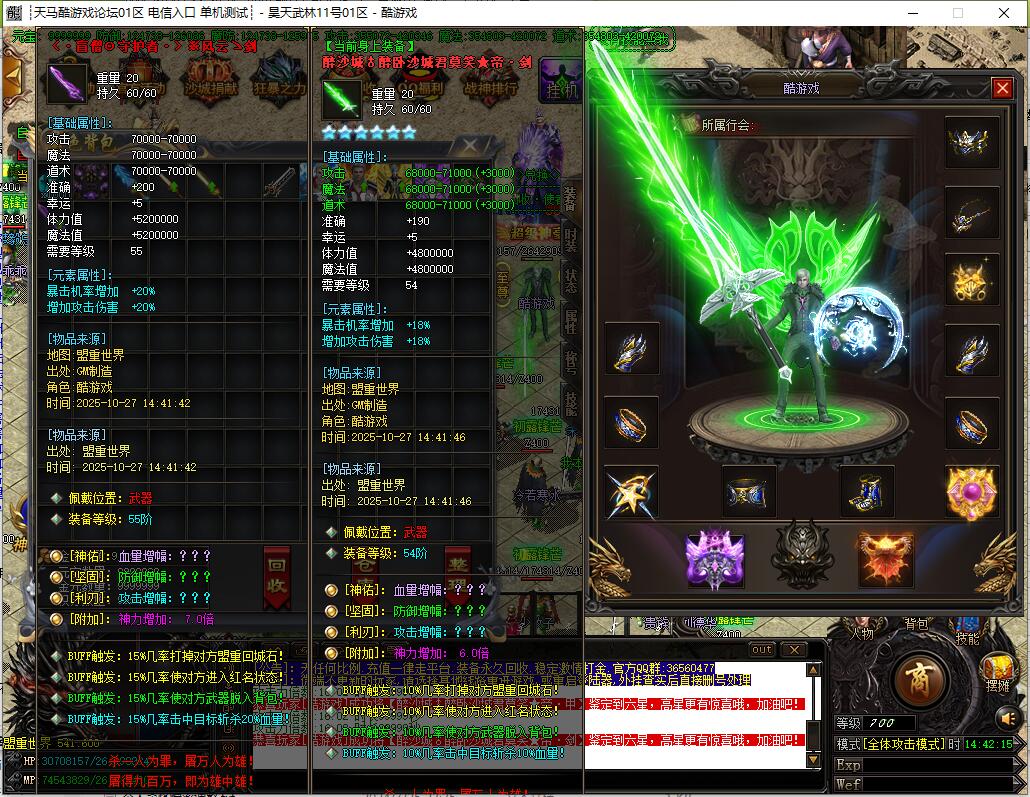Inspect the equipped necklace slot
1030x797 pixels.
tap(972, 213)
